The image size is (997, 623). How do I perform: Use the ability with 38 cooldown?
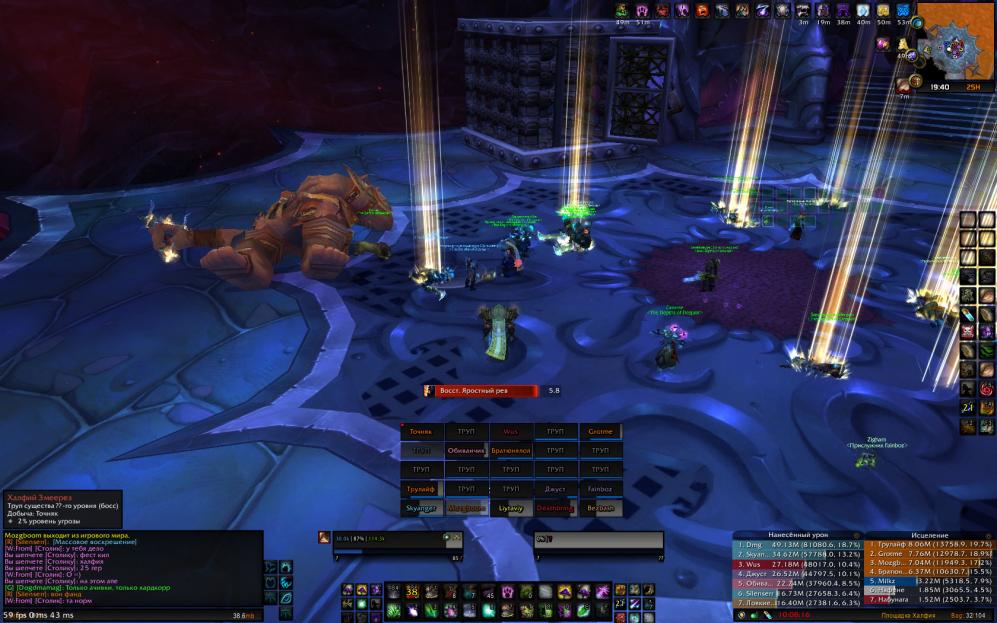click(409, 592)
